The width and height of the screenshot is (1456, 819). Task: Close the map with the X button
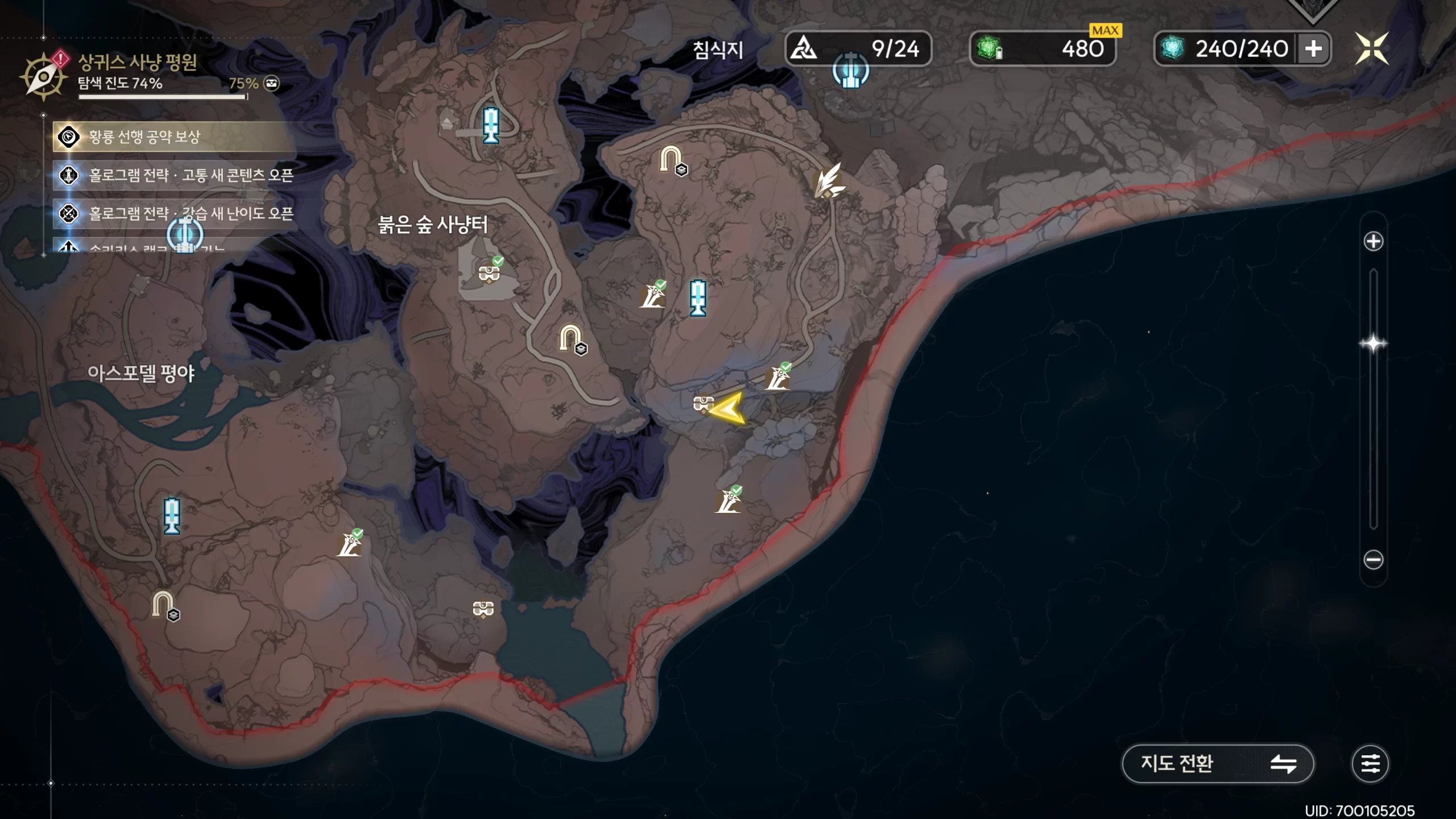[x=1371, y=48]
